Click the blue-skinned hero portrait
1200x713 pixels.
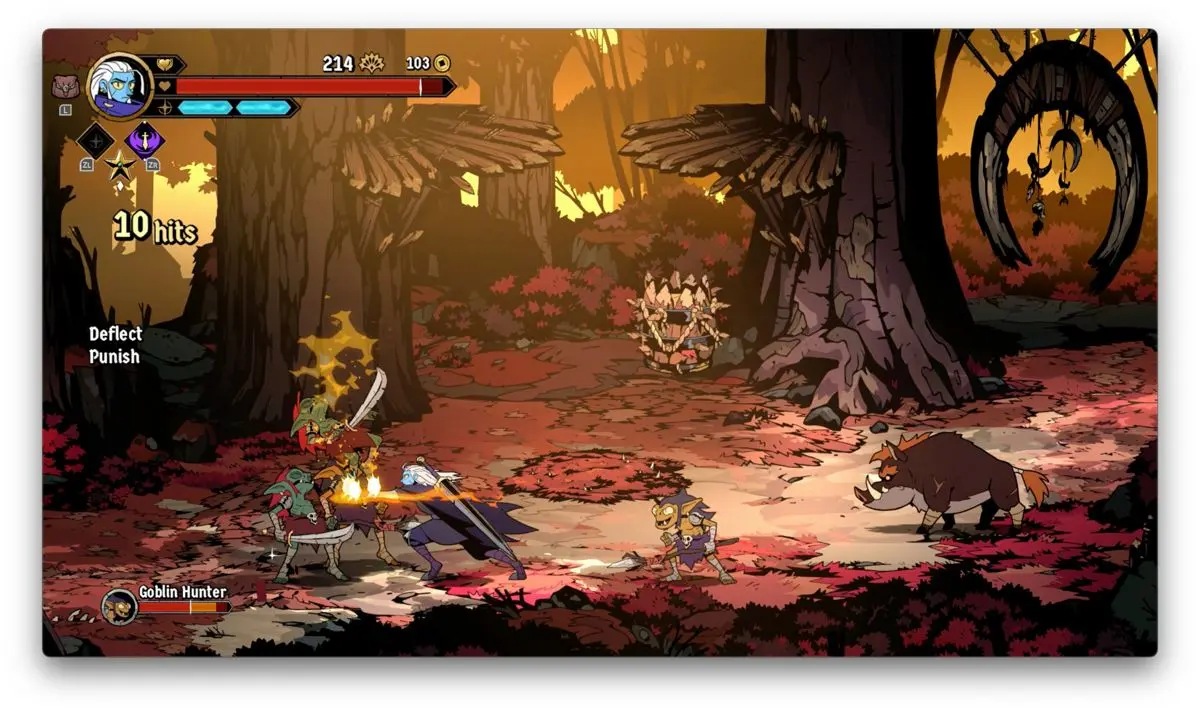click(x=119, y=85)
